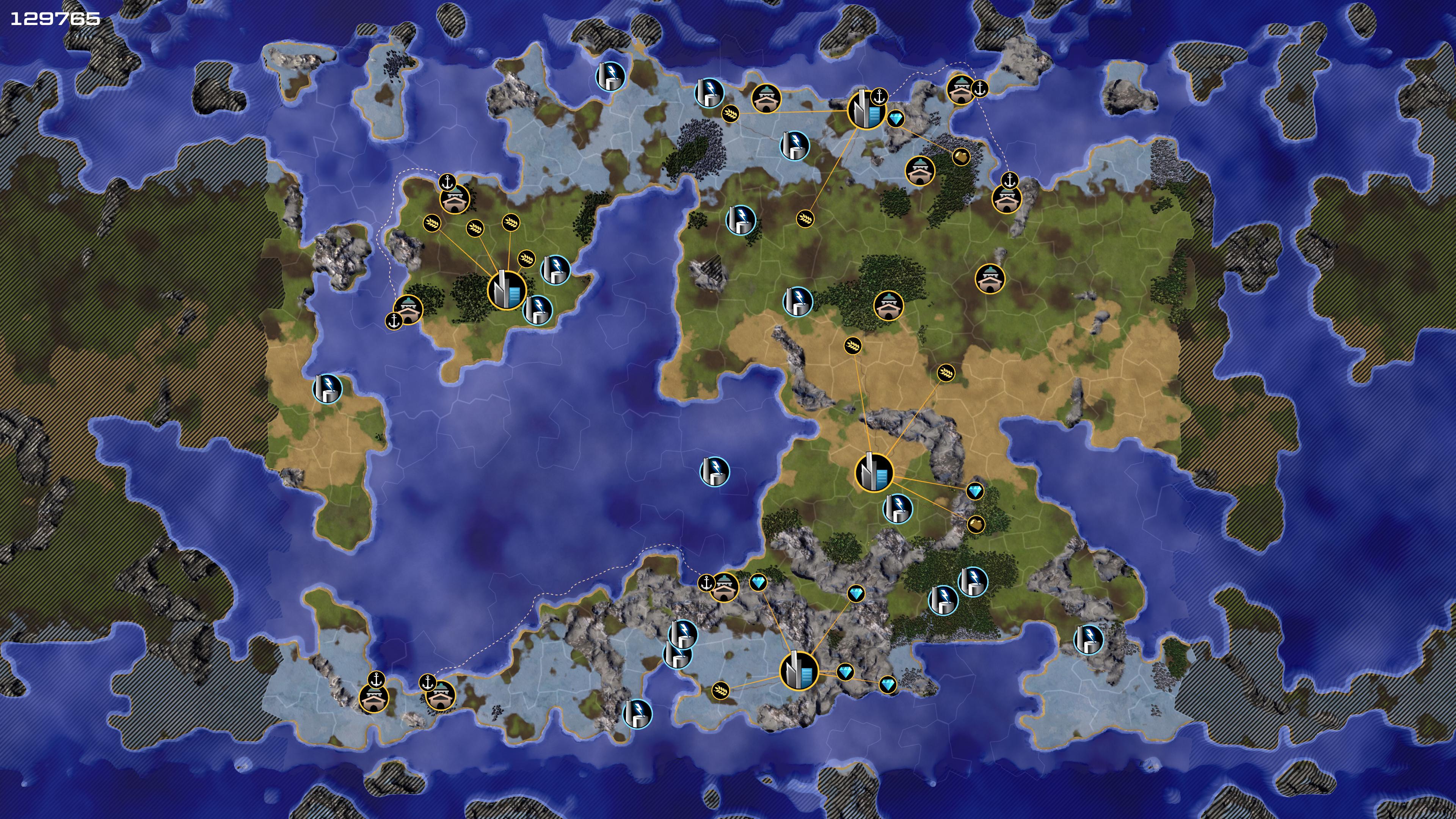Pick the gold nugget linked to the anchor-badged city
Viewport: 1456px width, 819px height.
click(961, 156)
